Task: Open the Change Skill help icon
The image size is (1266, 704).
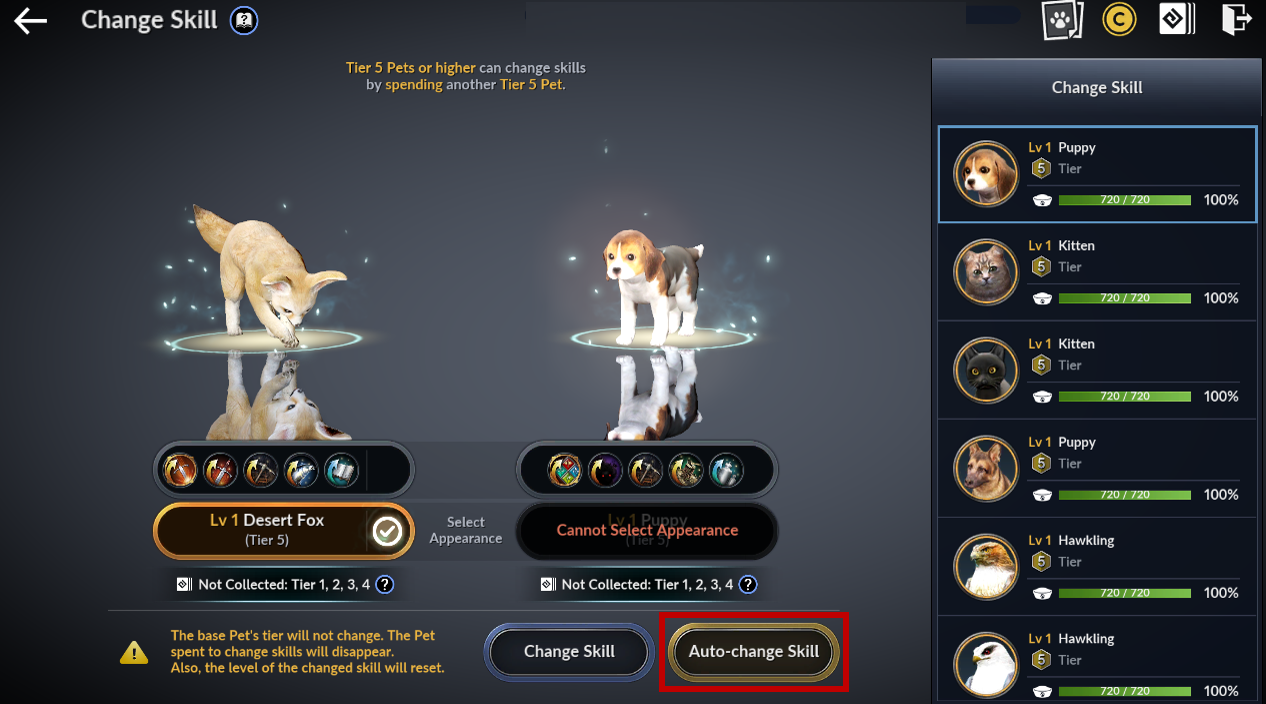Action: point(242,21)
